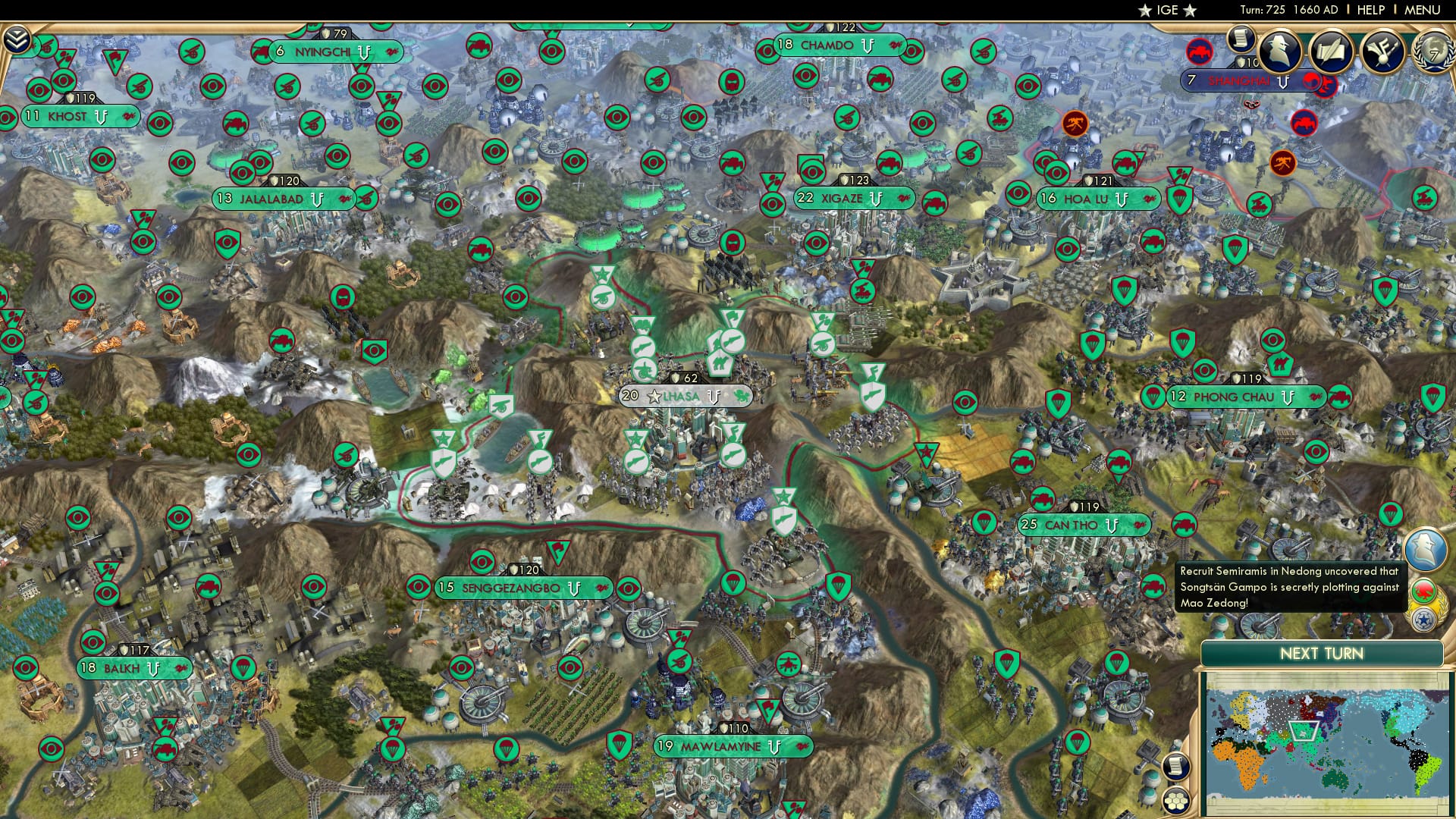
Task: Expand the Xigaze city banner
Action: tap(842, 199)
